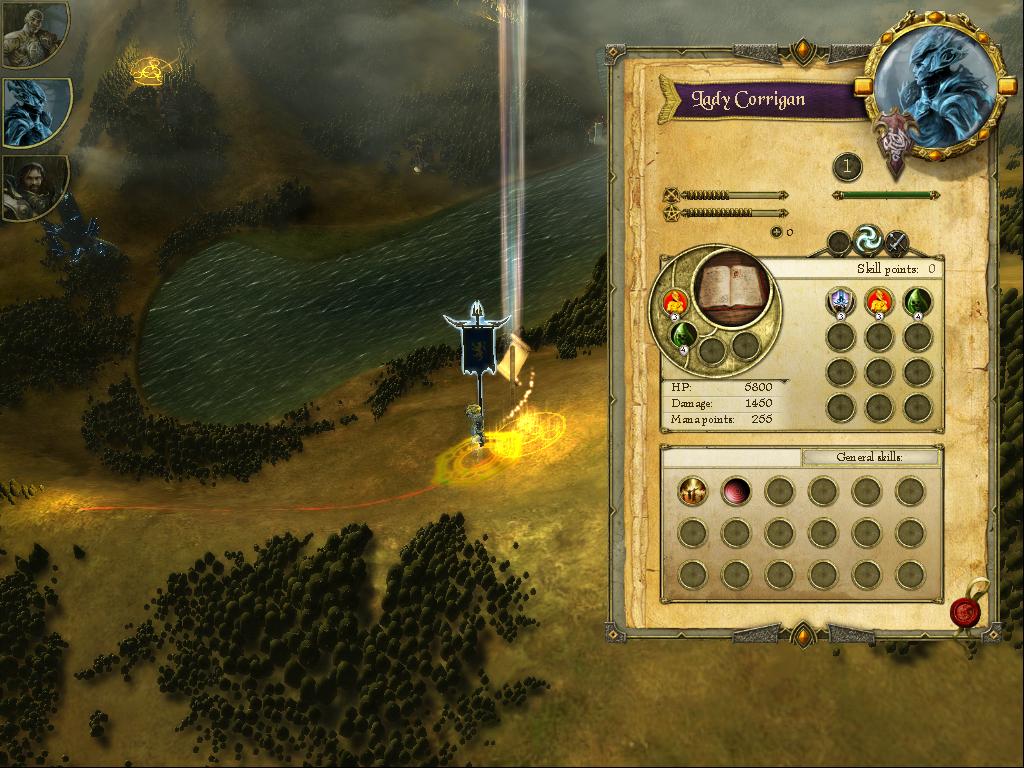
Task: Switch to the blue spiral magic tab
Action: click(867, 239)
